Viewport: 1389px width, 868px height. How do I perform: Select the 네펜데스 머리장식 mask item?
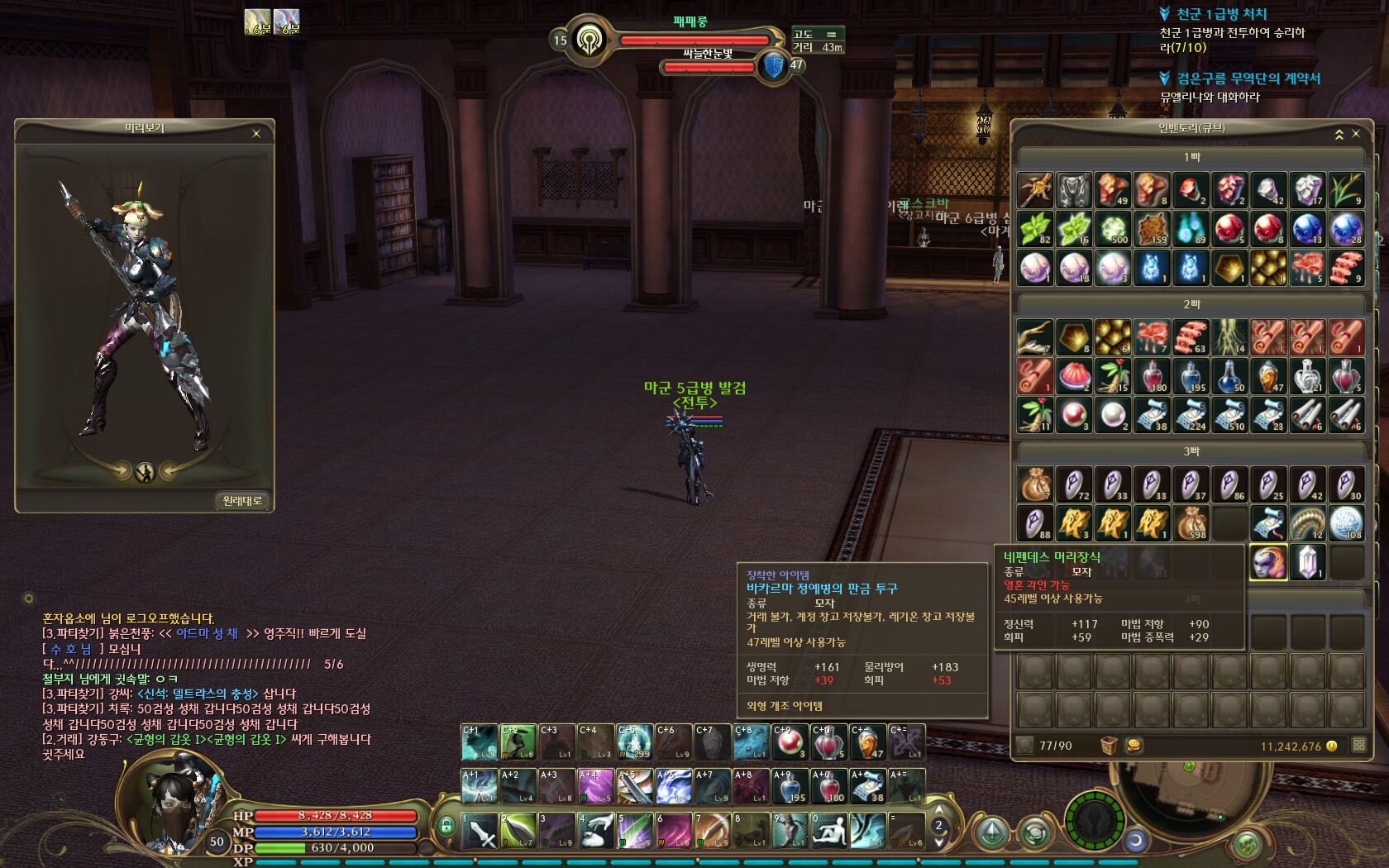pyautogui.click(x=1268, y=563)
